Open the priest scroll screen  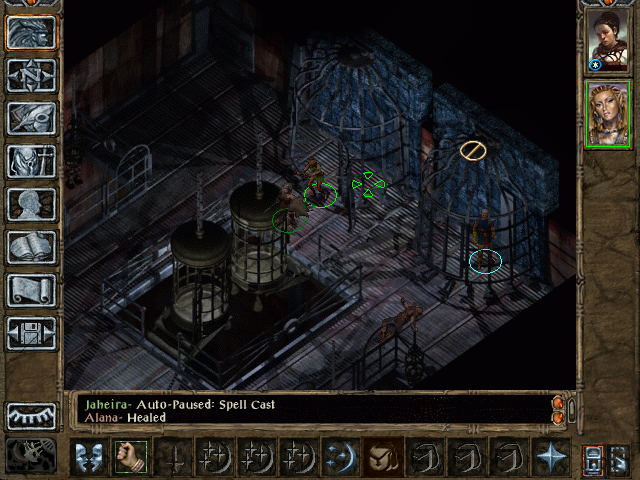coord(31,290)
